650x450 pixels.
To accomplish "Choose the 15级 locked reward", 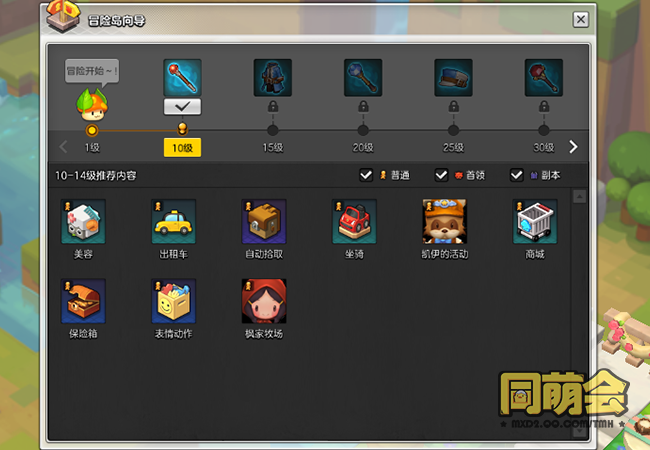I will point(272,77).
